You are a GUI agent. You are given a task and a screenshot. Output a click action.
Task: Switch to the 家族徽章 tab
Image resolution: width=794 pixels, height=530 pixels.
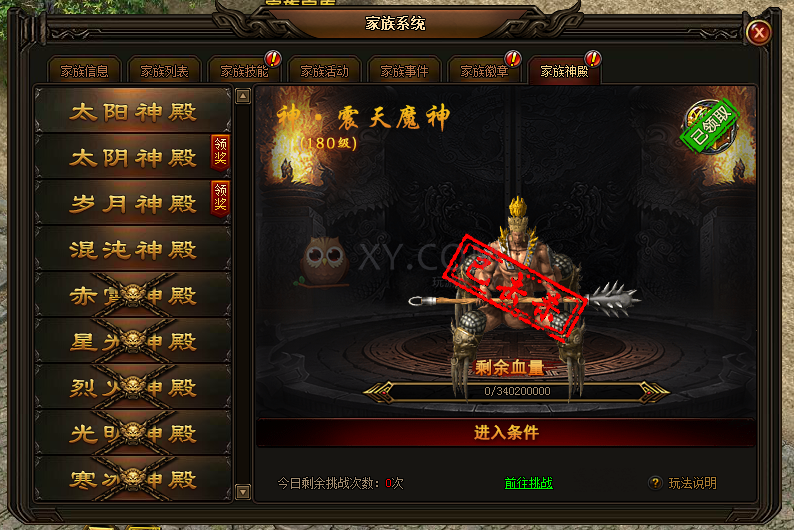pyautogui.click(x=484, y=71)
